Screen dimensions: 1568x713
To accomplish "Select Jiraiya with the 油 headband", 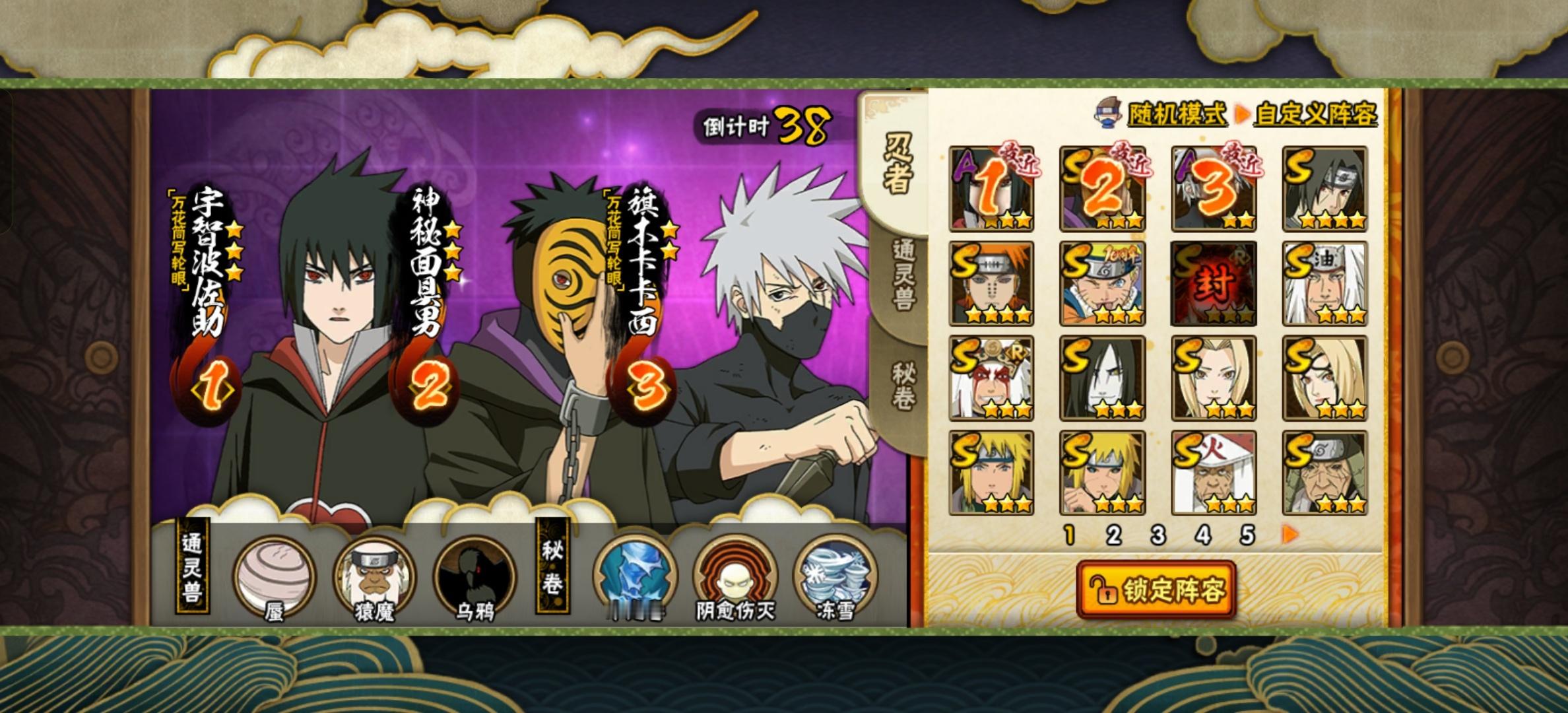I will [1324, 284].
